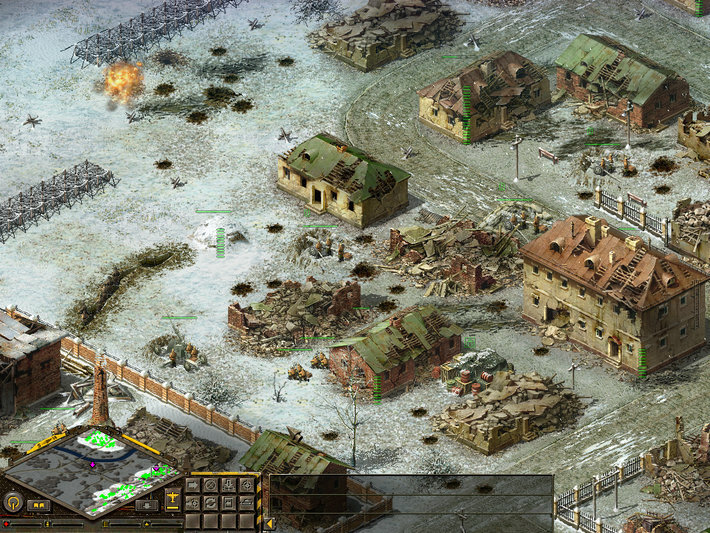
Task: Collapse panel with the yellow triangle arrow
Action: click(x=269, y=524)
